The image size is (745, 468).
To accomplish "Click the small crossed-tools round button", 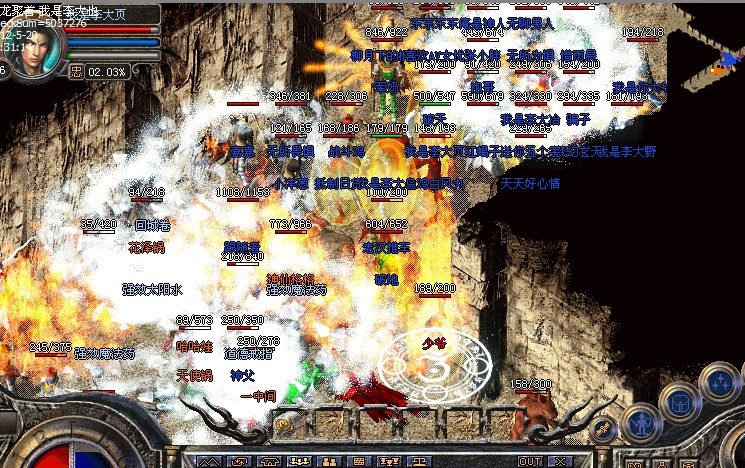I will pos(603,430).
